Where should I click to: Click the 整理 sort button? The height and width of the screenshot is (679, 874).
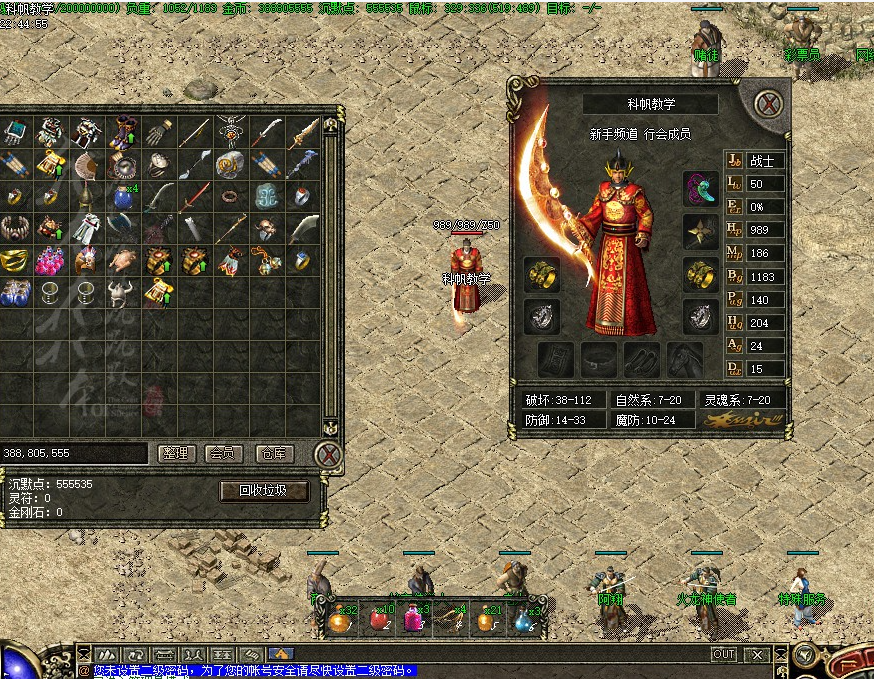pyautogui.click(x=177, y=453)
